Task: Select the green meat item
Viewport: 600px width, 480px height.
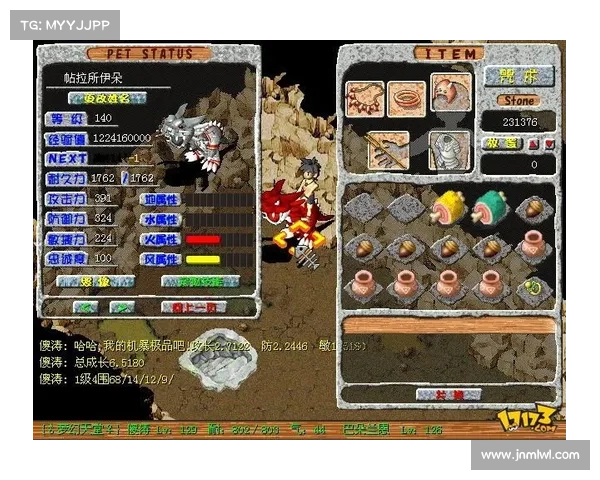Action: tap(490, 208)
